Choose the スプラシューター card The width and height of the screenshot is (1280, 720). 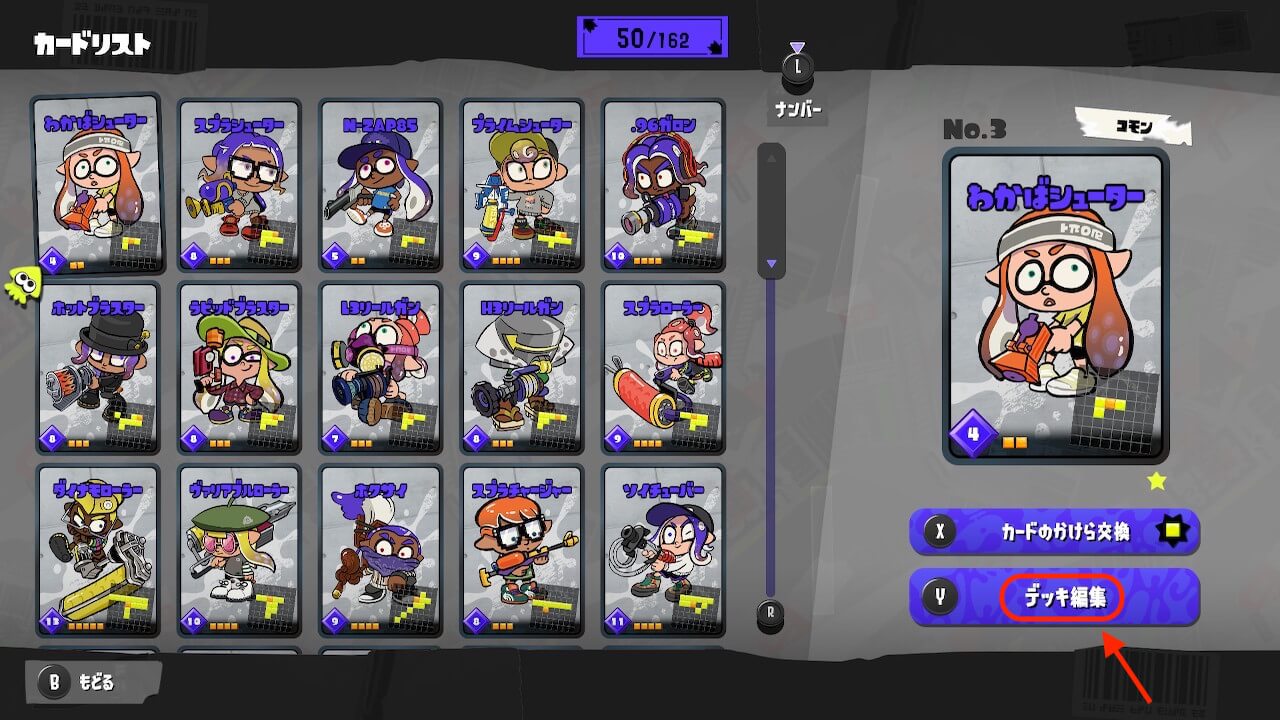(239, 185)
